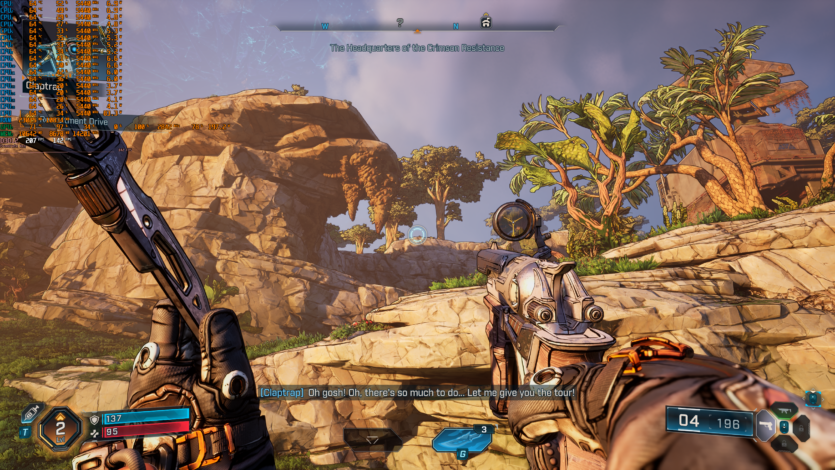Switch to the green rifle weapon slot

click(785, 412)
